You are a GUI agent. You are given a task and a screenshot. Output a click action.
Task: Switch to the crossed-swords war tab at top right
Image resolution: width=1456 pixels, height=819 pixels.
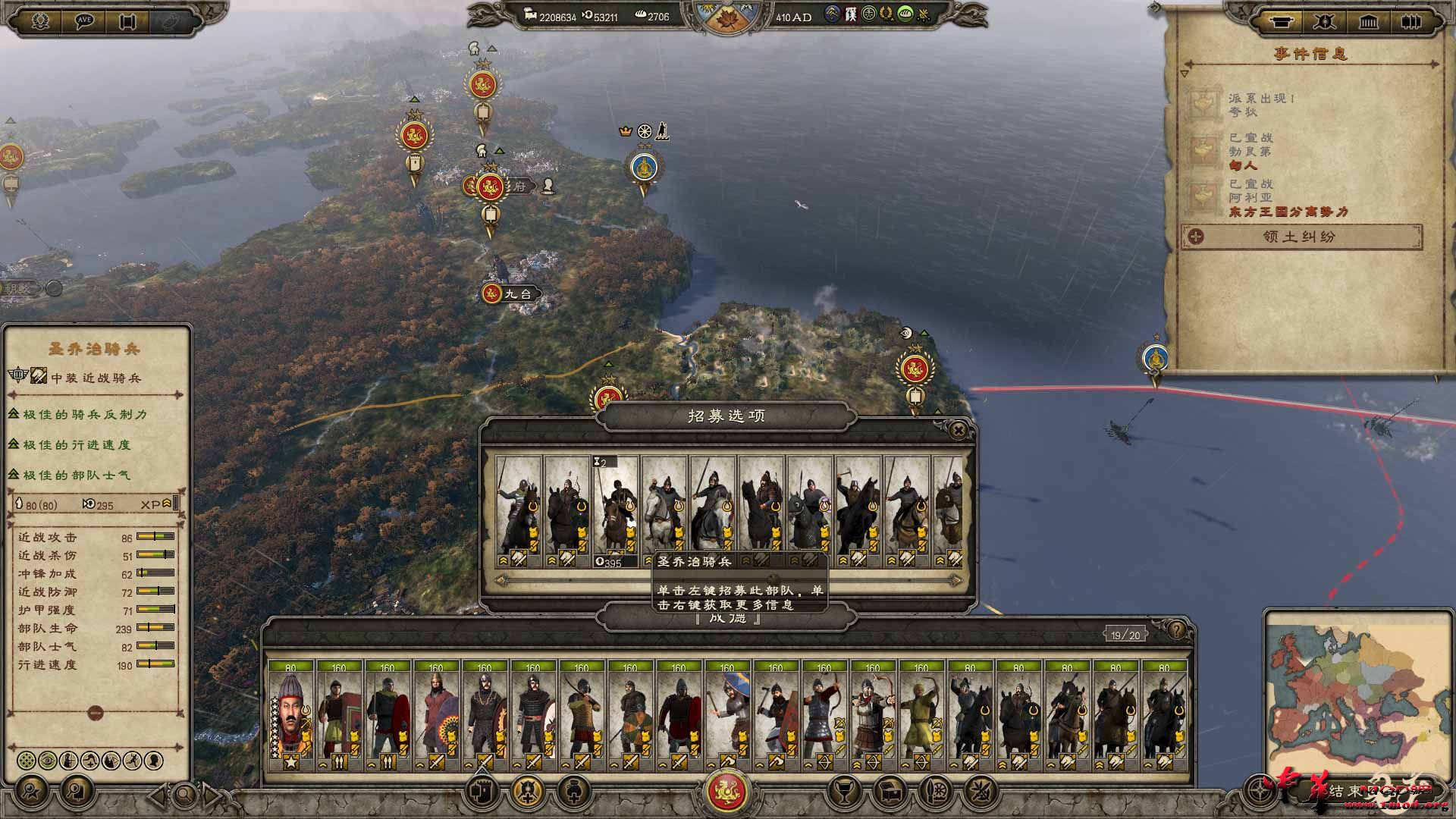pyautogui.click(x=1325, y=22)
